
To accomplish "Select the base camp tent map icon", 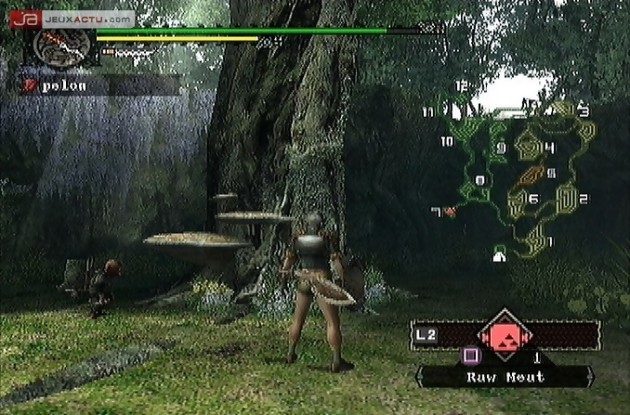I will pyautogui.click(x=498, y=255).
